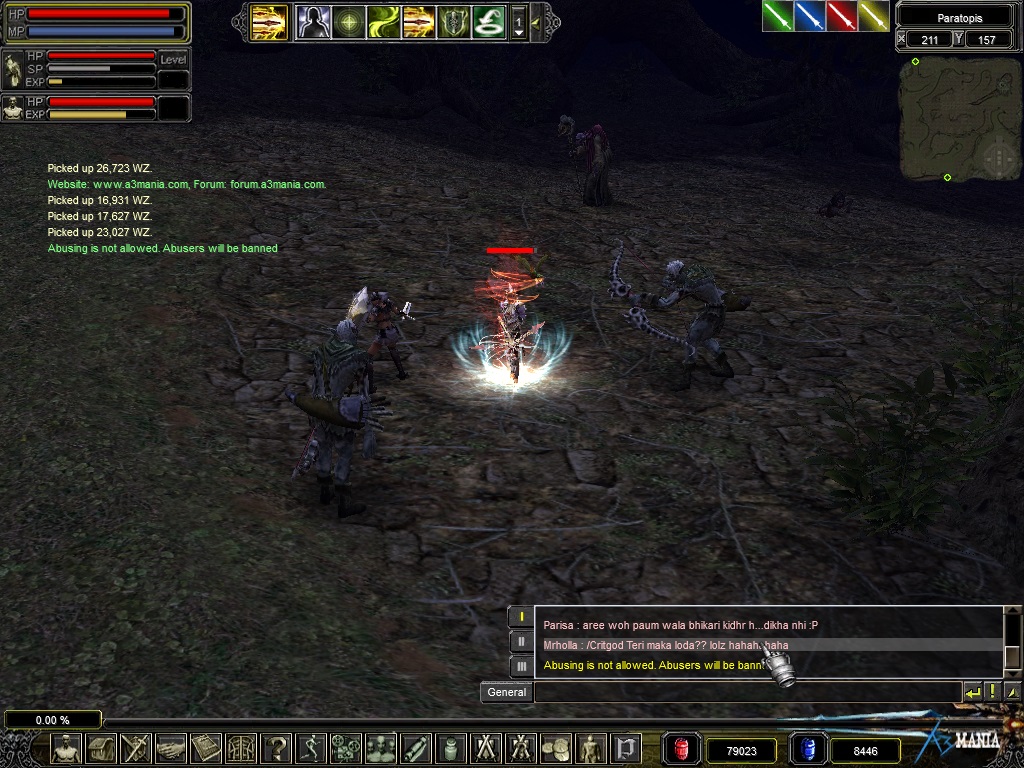Focus the chat text input field

pyautogui.click(x=746, y=692)
